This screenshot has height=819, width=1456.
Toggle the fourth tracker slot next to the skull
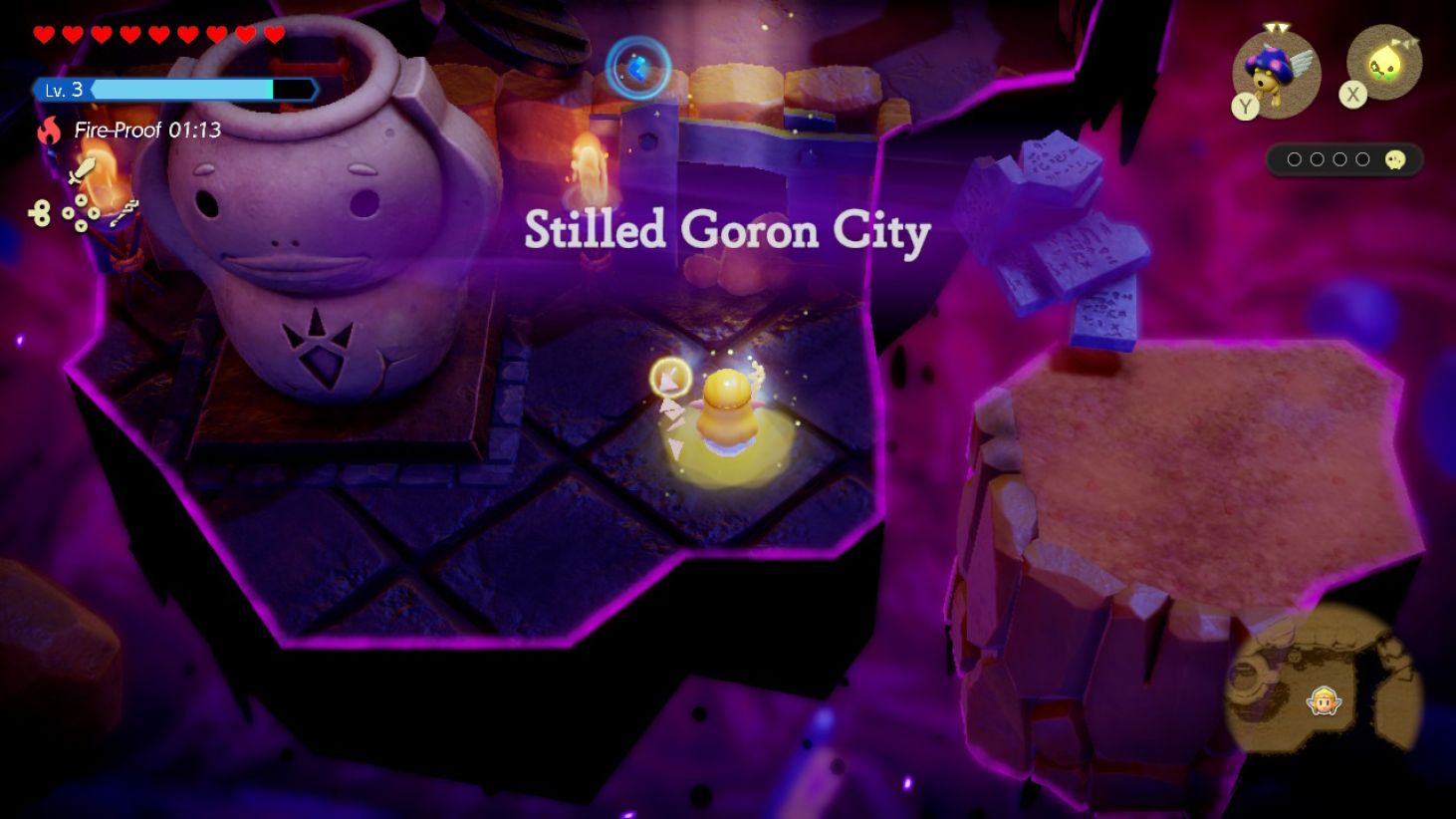tap(1363, 158)
